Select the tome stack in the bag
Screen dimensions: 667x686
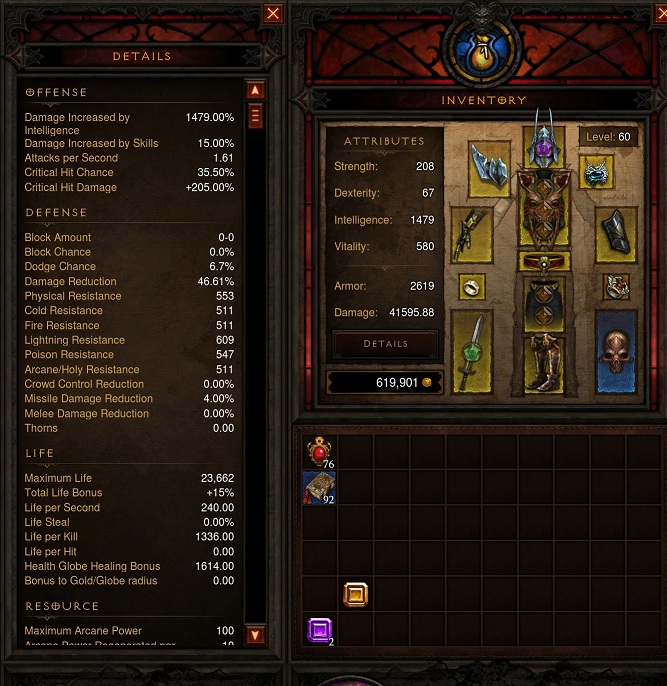click(320, 488)
